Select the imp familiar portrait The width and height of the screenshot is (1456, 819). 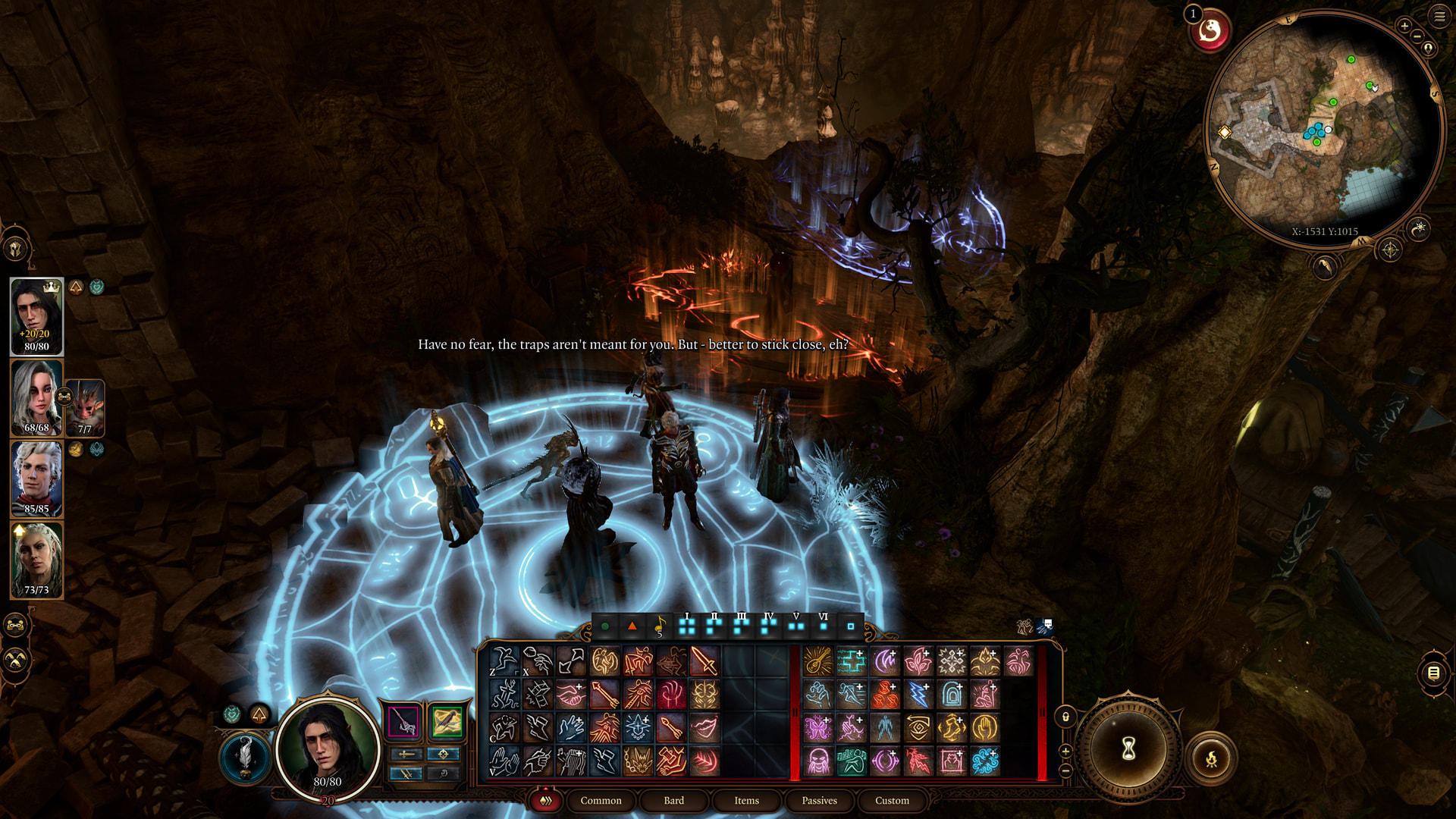point(86,407)
